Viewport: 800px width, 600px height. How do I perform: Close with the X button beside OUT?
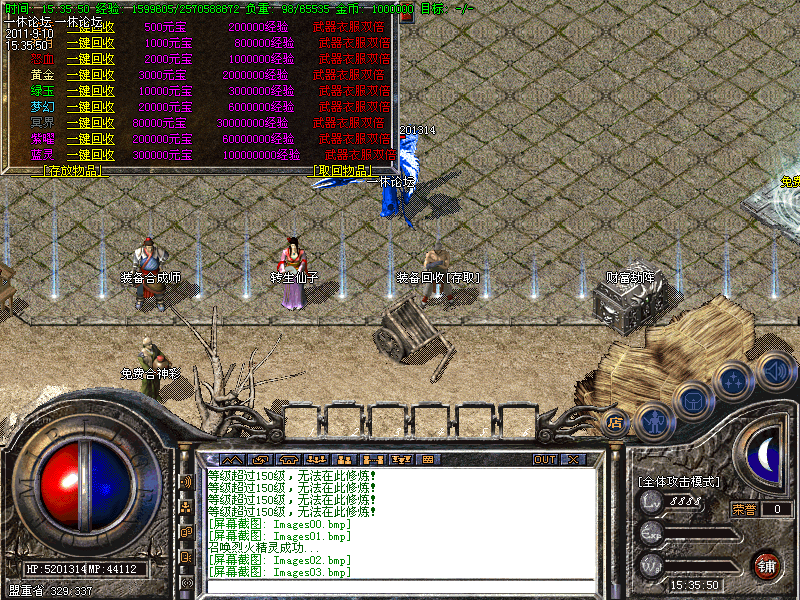(x=573, y=460)
